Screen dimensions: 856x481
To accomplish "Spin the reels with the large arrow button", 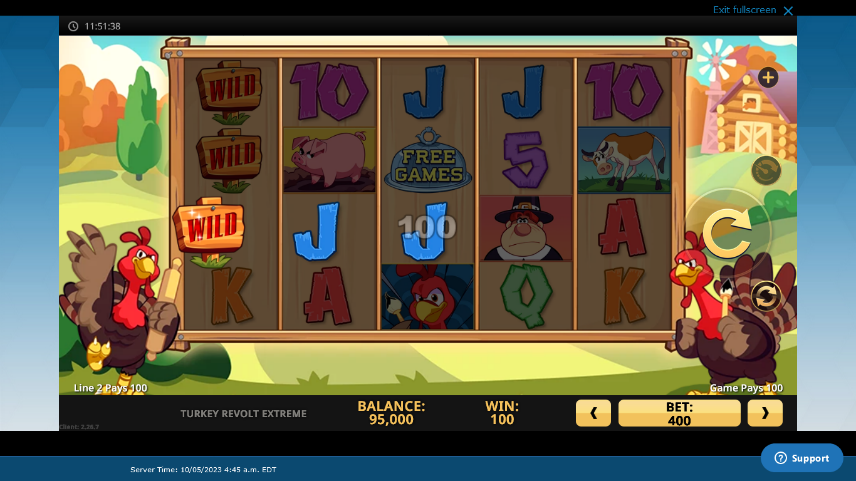I will (727, 233).
